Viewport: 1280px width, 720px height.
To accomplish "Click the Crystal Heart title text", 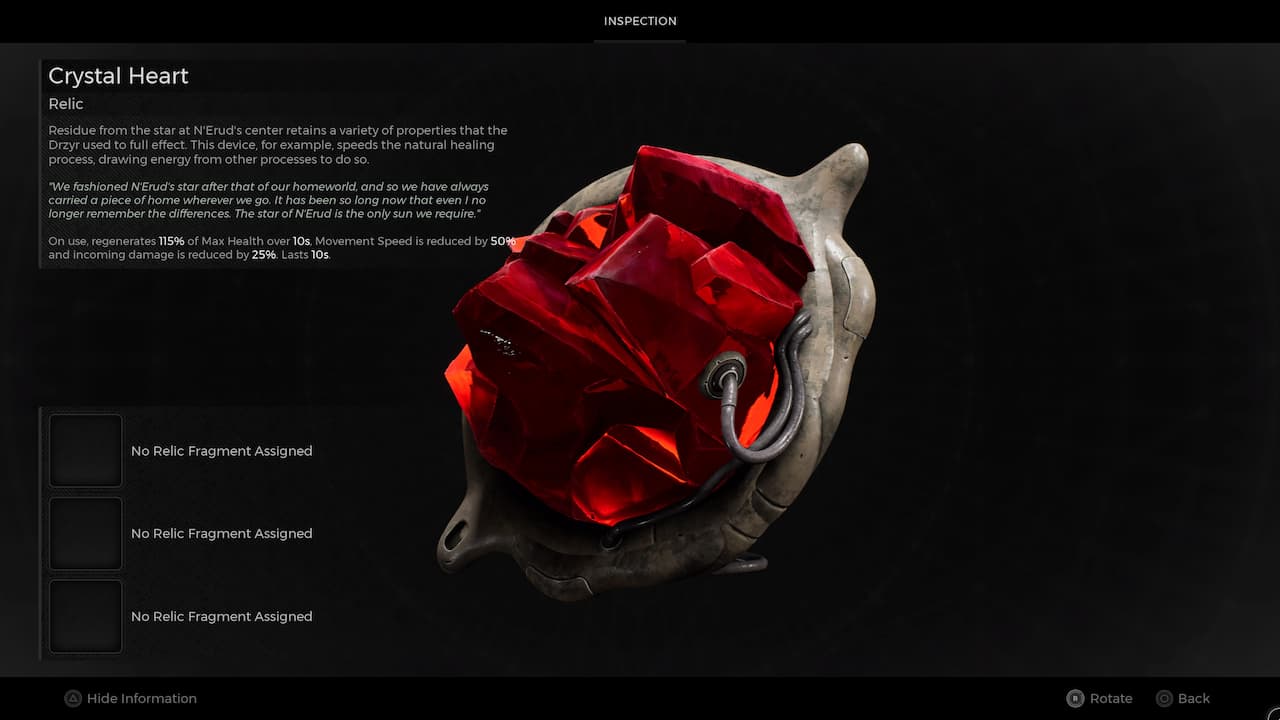I will tap(118, 76).
